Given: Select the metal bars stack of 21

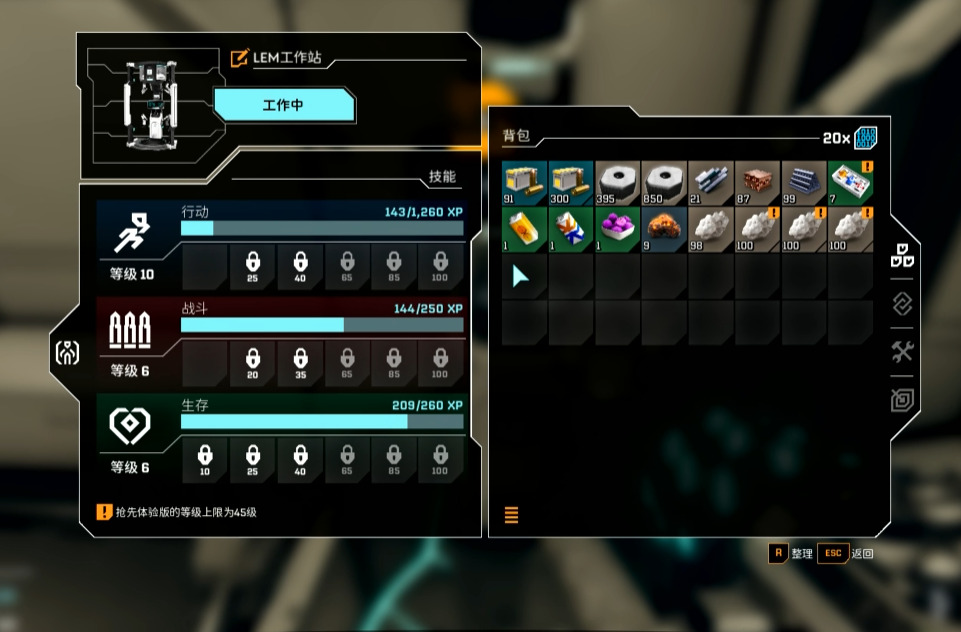Looking at the screenshot, I should pyautogui.click(x=711, y=183).
